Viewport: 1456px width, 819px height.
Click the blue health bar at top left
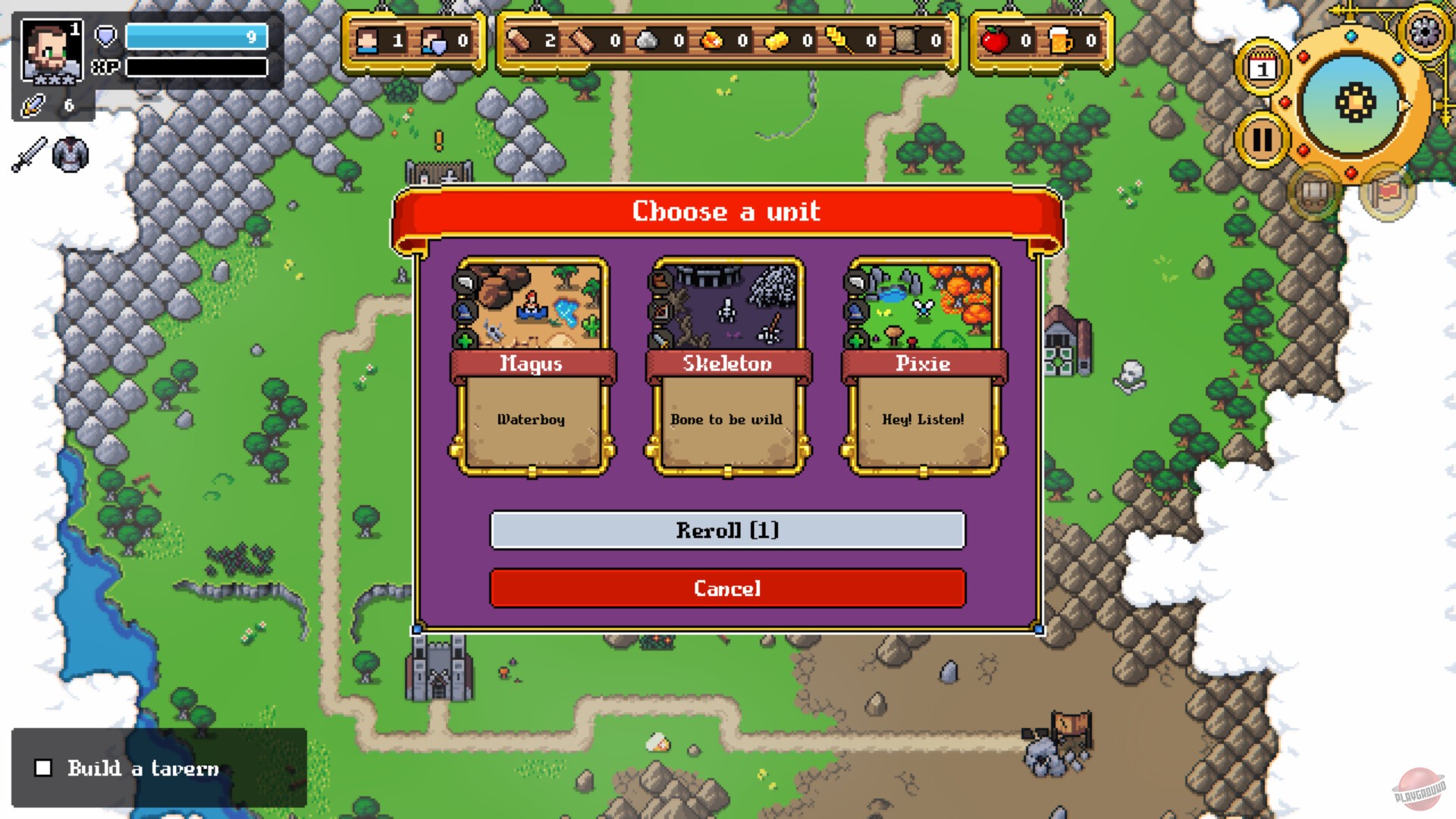coord(196,36)
